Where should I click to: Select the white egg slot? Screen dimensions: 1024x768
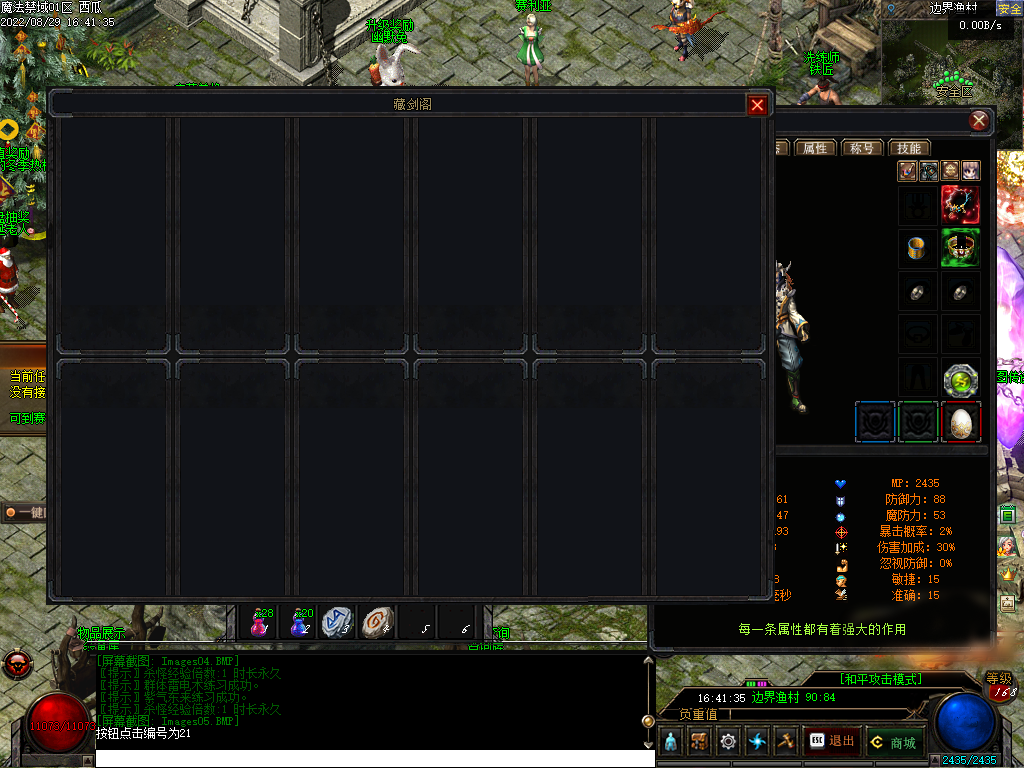point(960,421)
